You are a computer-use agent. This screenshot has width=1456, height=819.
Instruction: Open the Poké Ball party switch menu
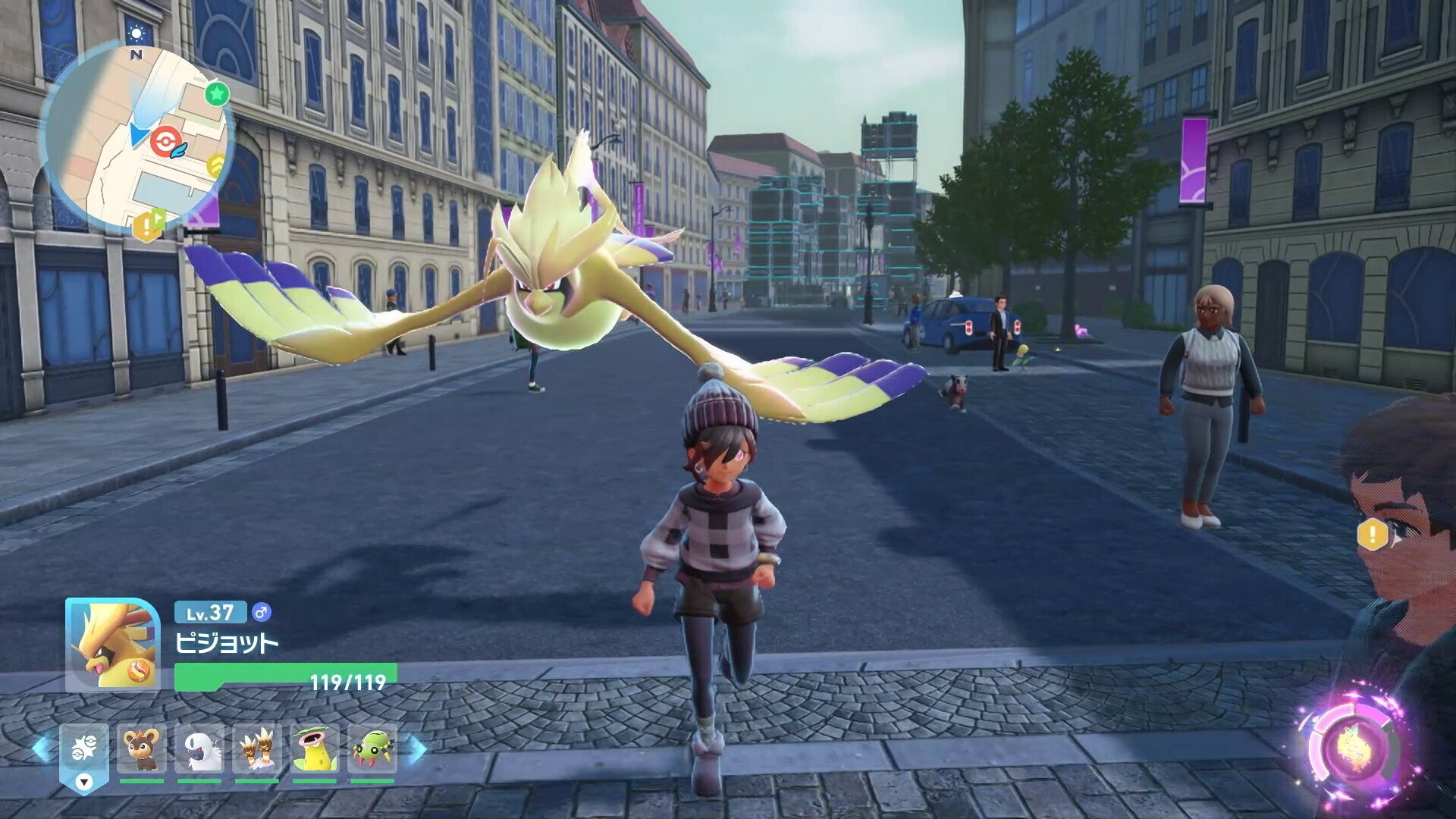tap(84, 752)
